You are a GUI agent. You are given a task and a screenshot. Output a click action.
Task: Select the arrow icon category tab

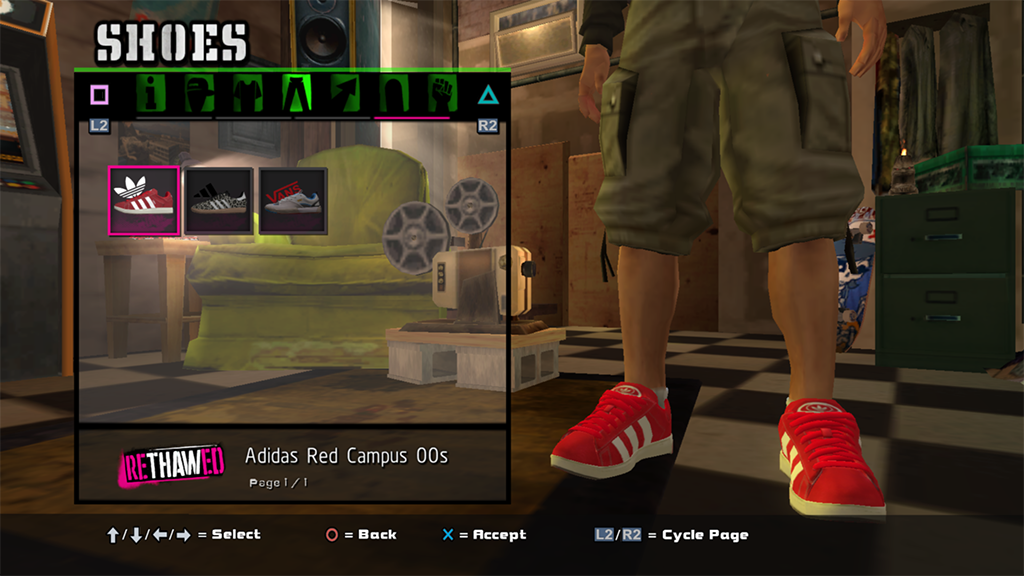[343, 94]
